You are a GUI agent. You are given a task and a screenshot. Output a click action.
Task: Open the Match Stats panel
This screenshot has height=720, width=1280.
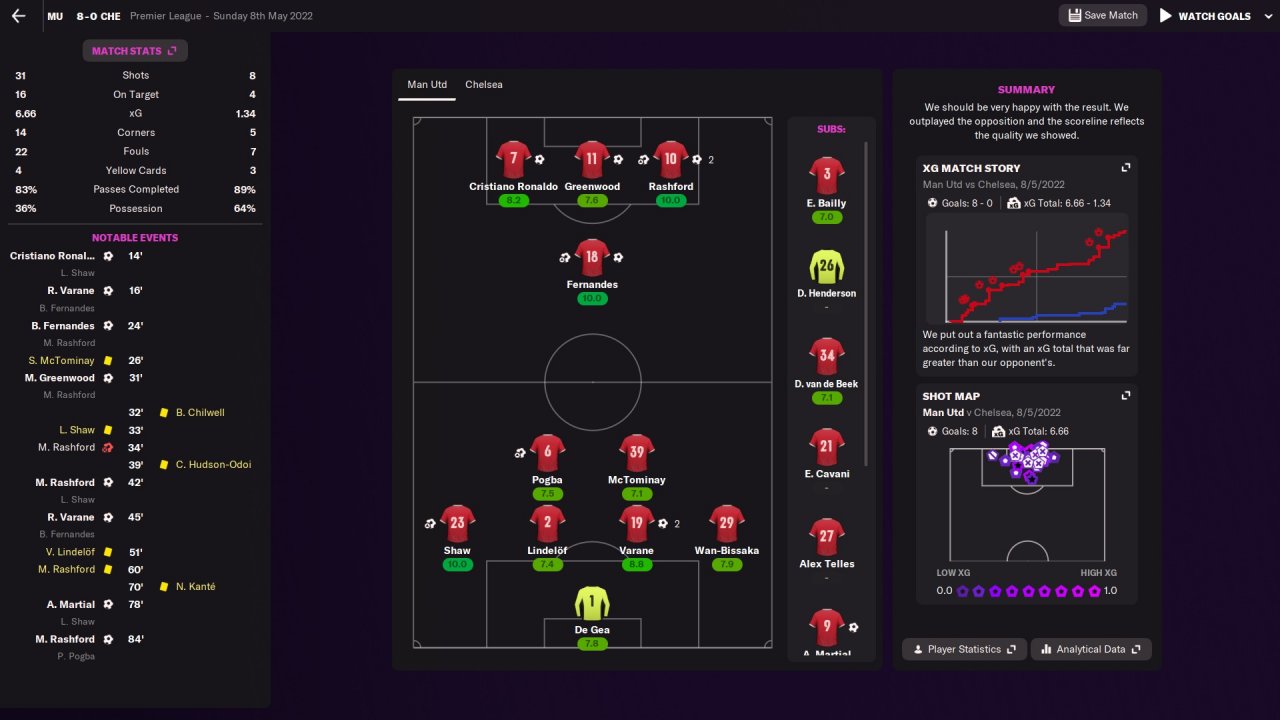(134, 51)
